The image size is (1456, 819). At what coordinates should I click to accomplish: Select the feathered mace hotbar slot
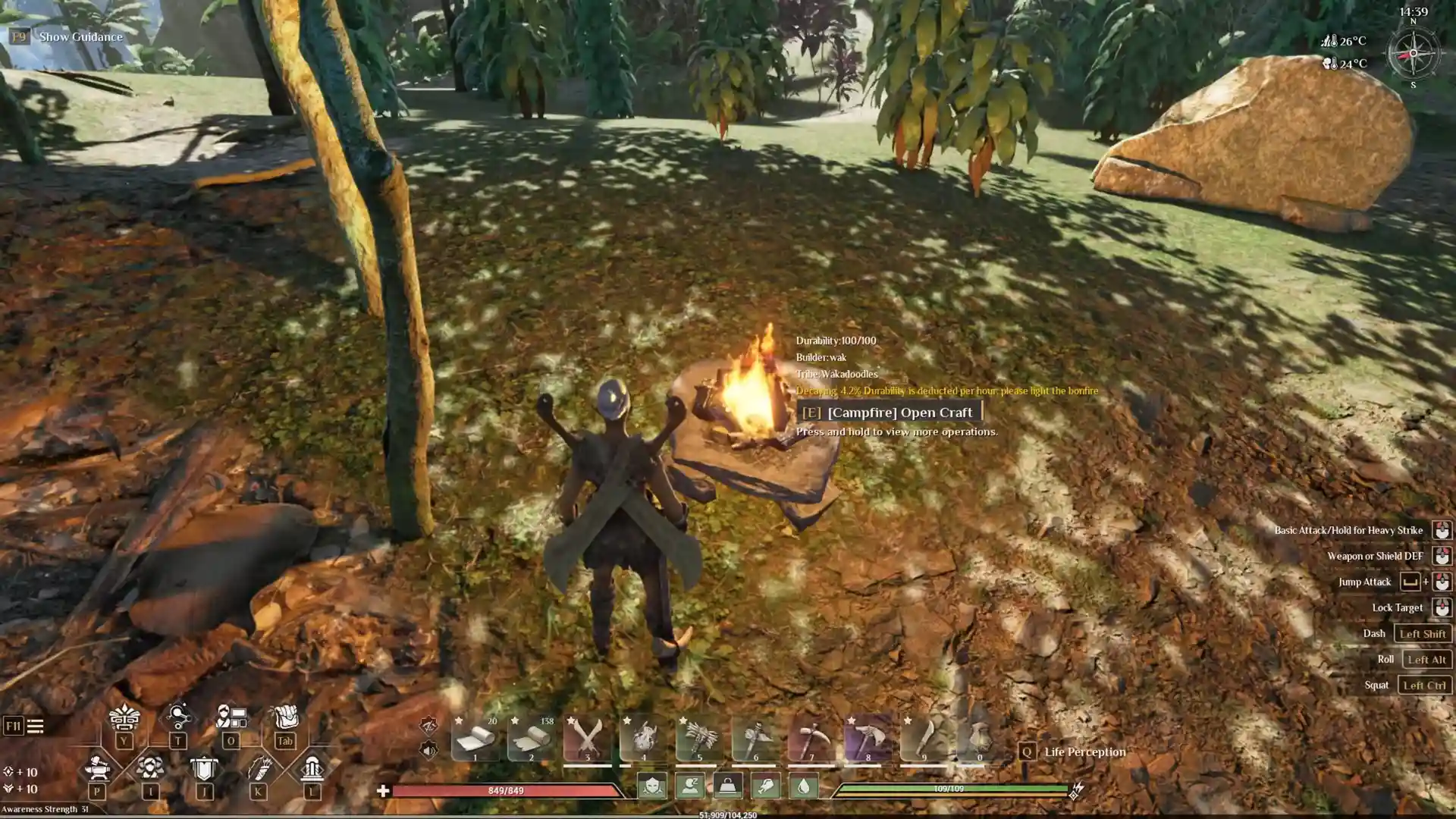699,737
